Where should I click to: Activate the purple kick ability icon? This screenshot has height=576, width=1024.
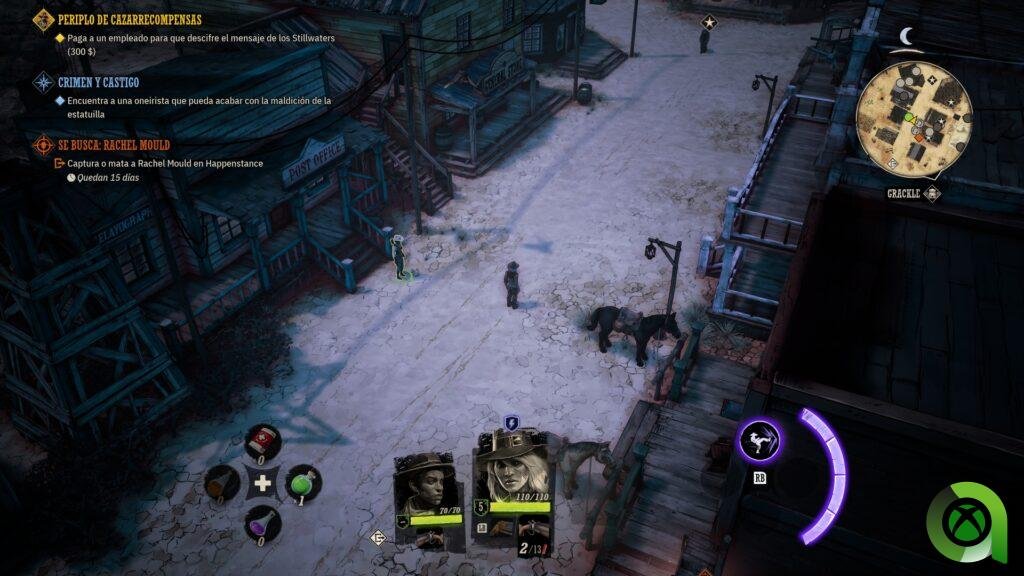pos(760,441)
